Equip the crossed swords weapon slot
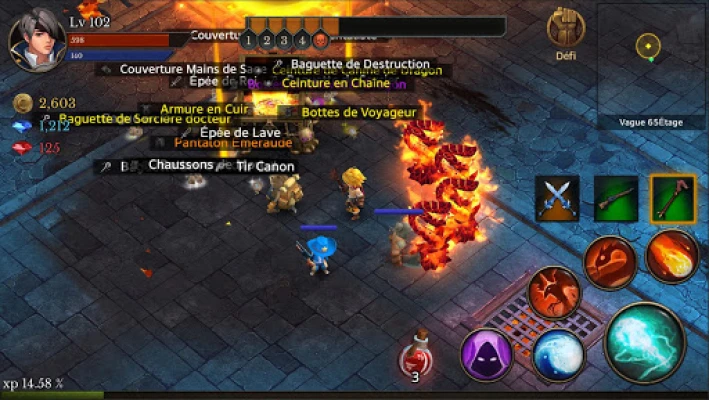This screenshot has height=400, width=709. 557,197
